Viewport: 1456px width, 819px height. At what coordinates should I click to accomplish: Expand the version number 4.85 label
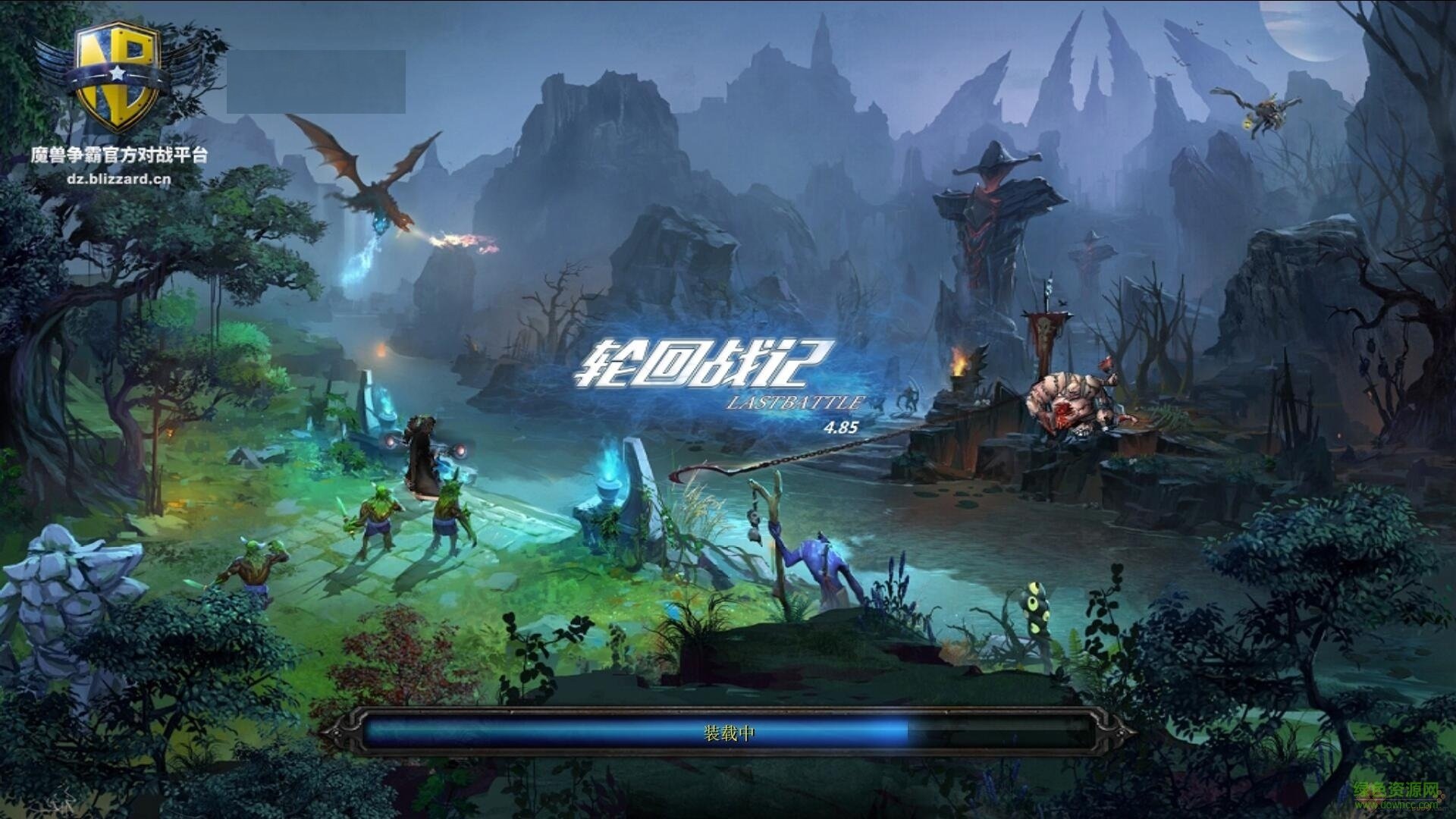840,427
